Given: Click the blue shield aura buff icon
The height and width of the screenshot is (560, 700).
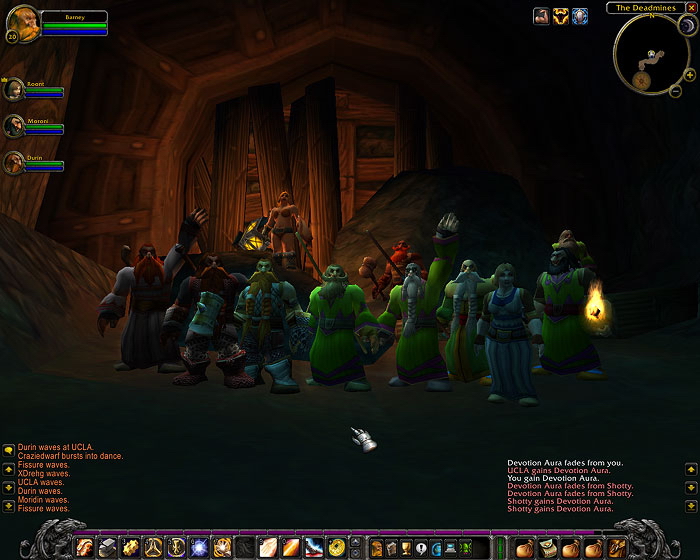Looking at the screenshot, I should point(580,16).
